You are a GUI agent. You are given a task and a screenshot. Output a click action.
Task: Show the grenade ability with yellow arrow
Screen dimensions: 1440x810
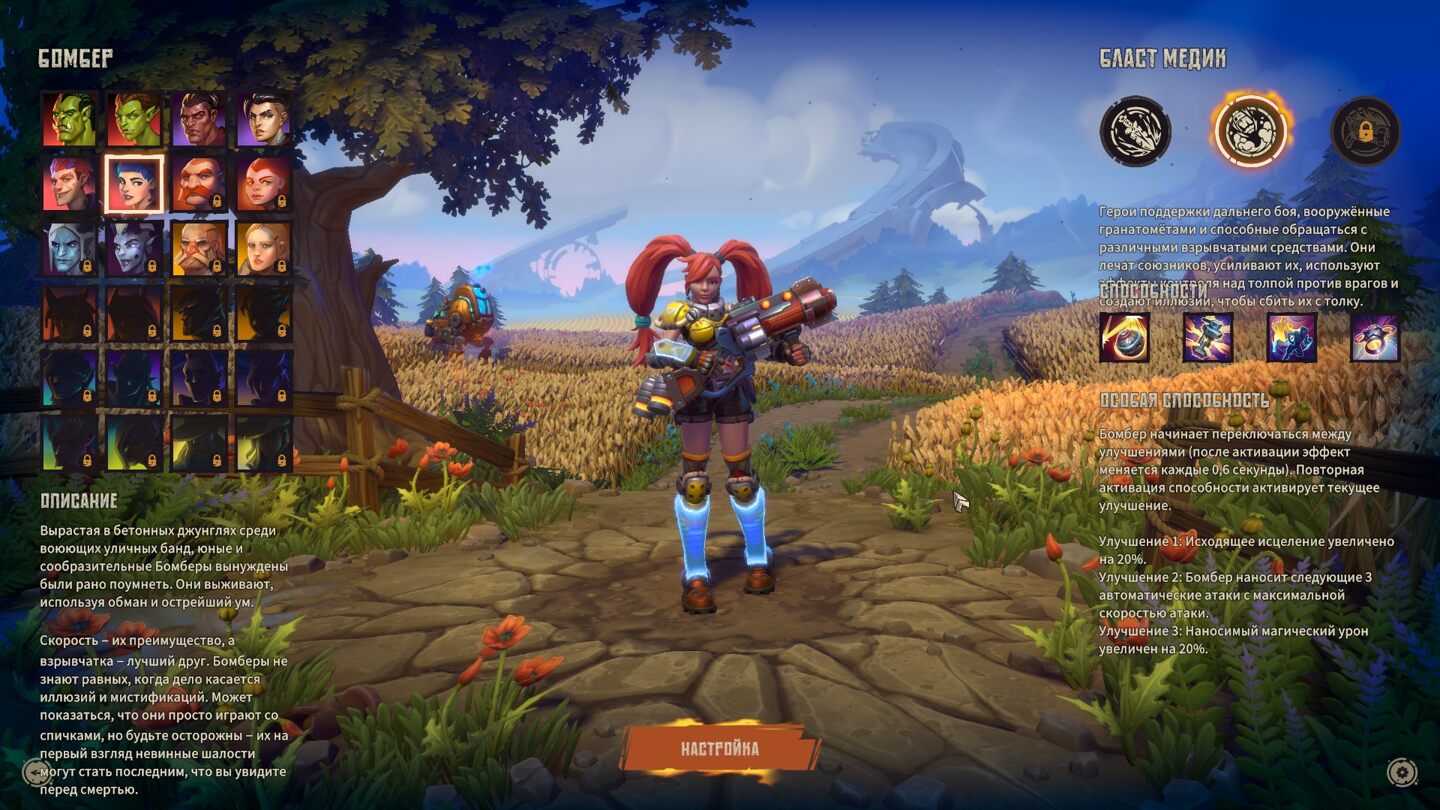[1125, 337]
